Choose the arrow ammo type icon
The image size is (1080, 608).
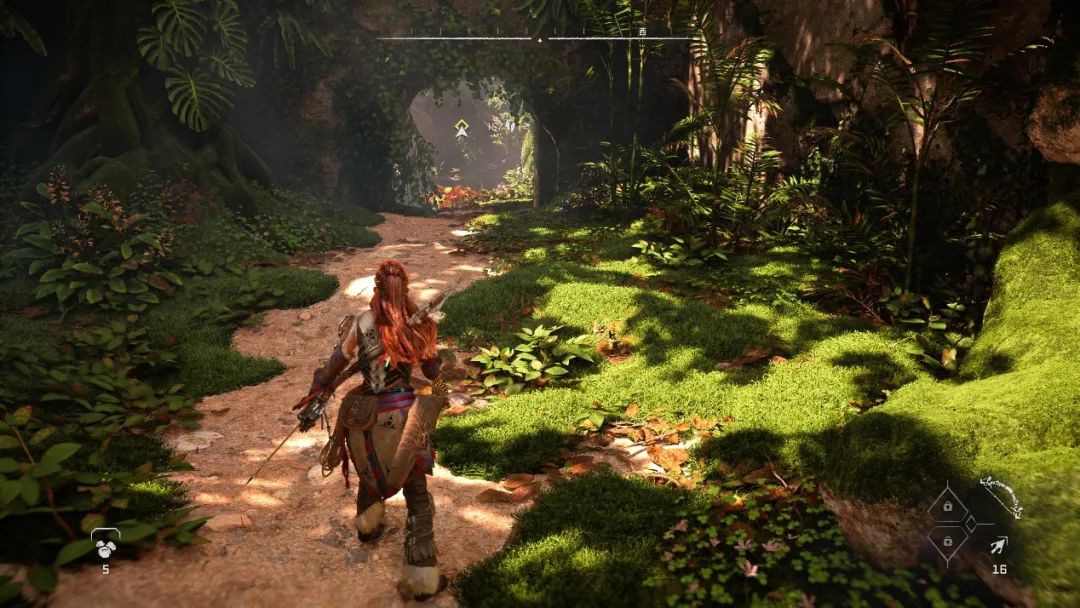(x=998, y=545)
